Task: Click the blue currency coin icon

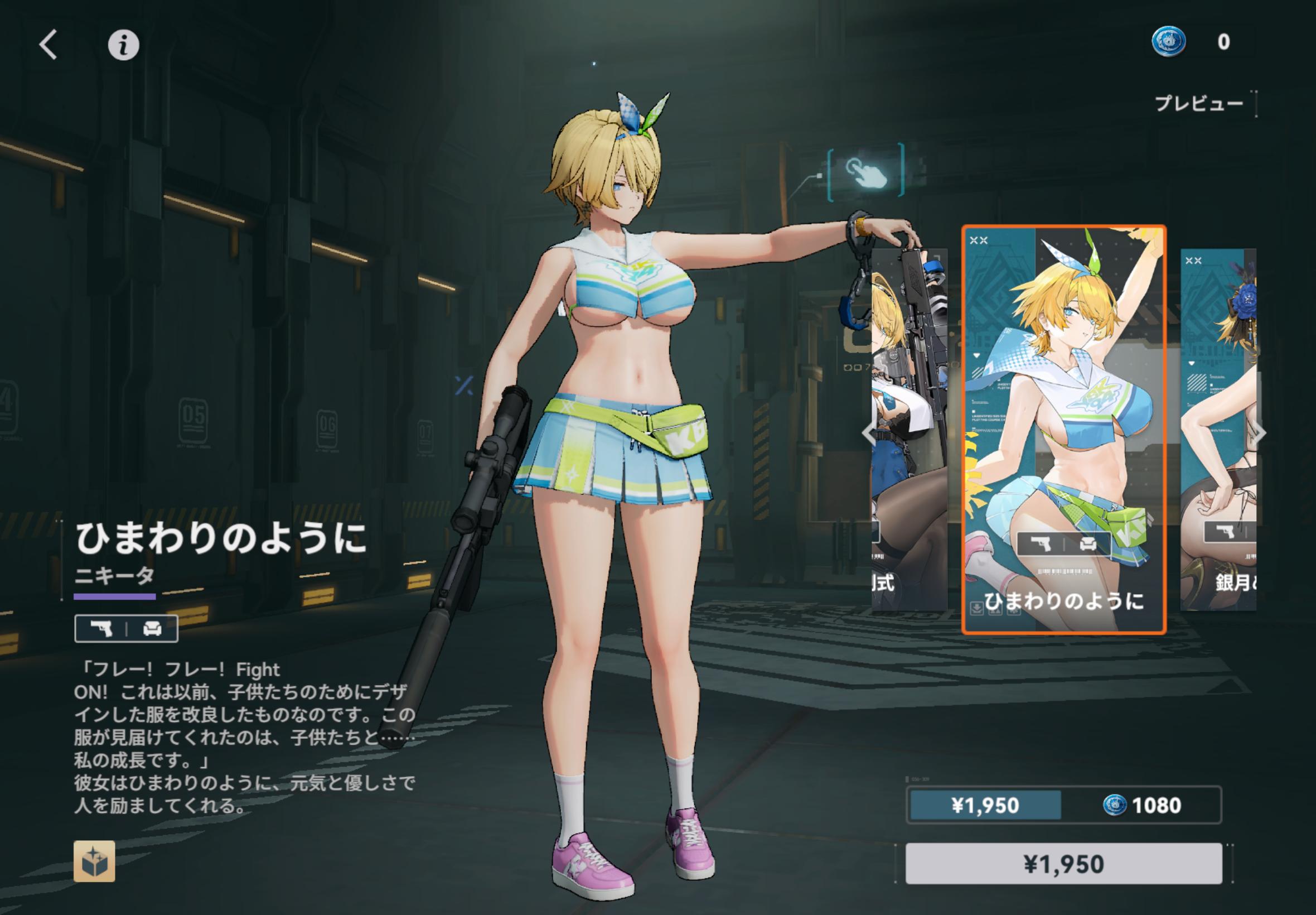Action: [x=1169, y=42]
